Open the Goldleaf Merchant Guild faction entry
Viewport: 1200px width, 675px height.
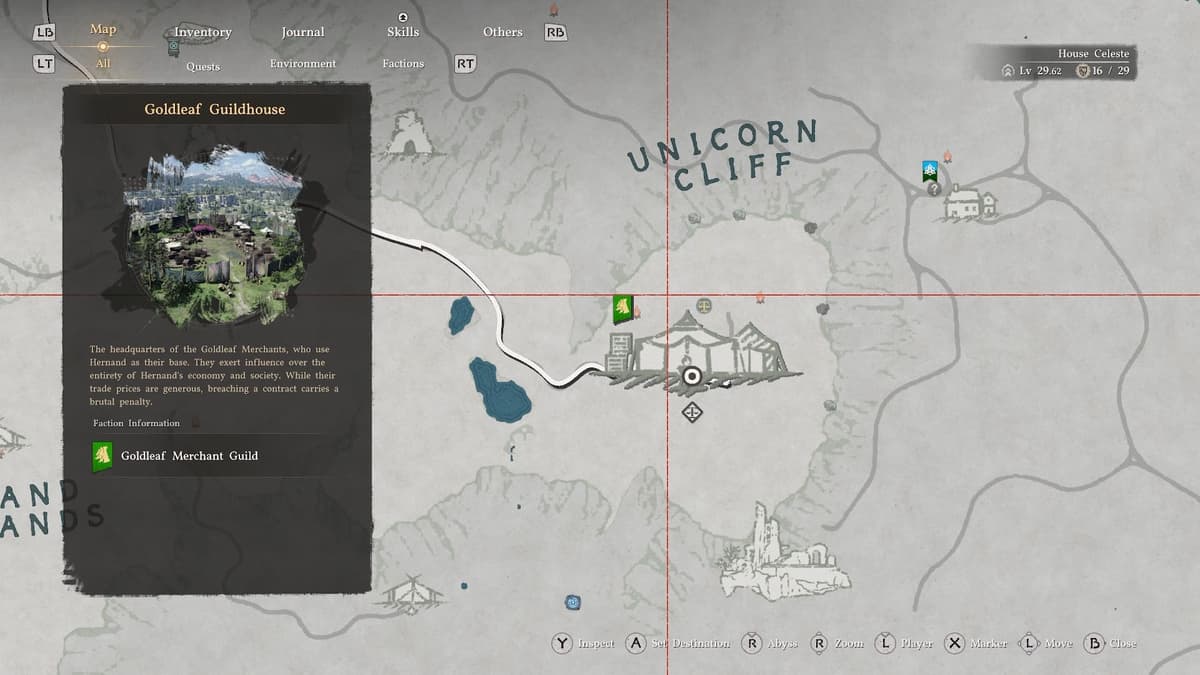pos(188,456)
